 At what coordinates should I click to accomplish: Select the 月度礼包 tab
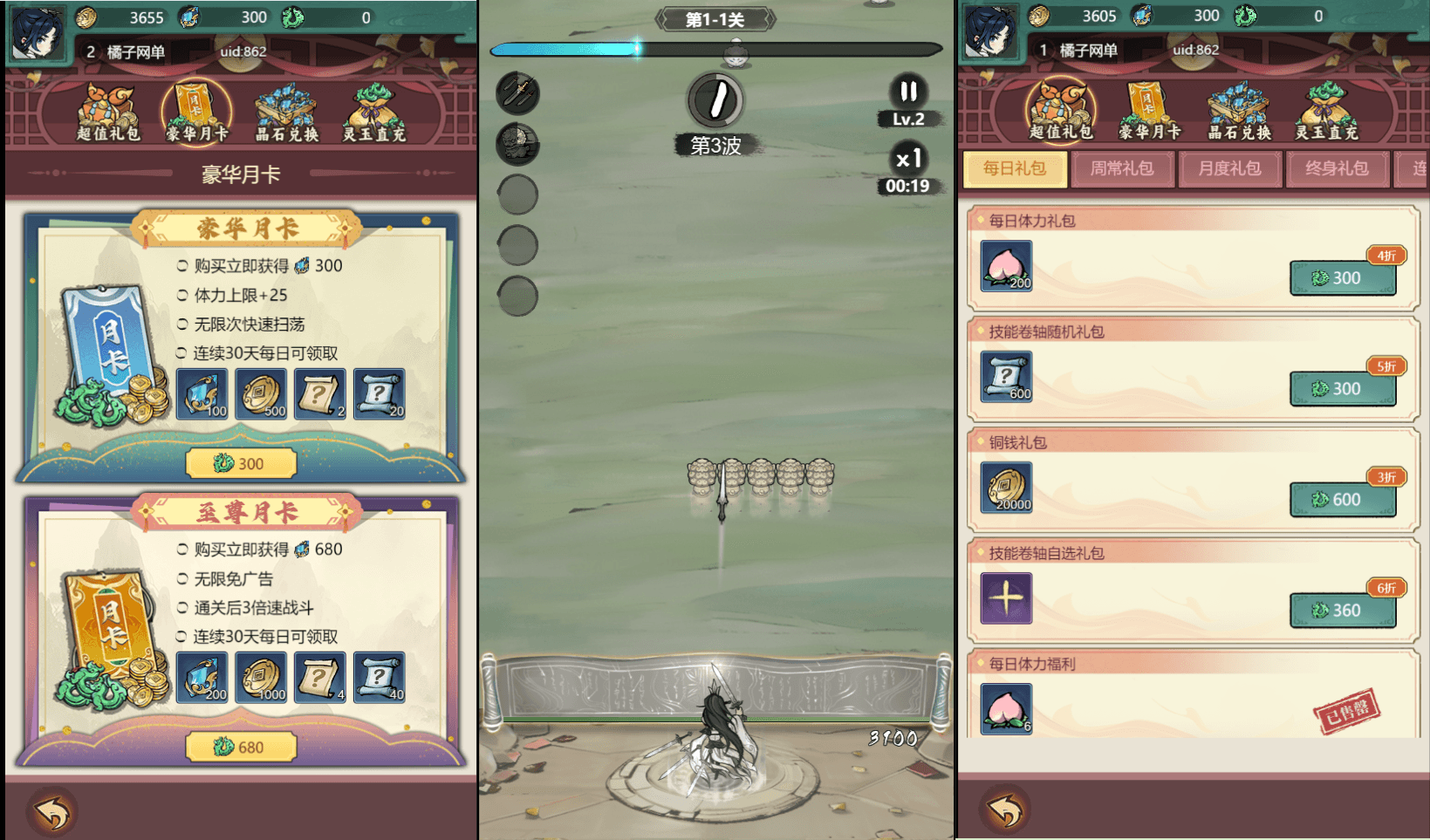tap(1229, 168)
